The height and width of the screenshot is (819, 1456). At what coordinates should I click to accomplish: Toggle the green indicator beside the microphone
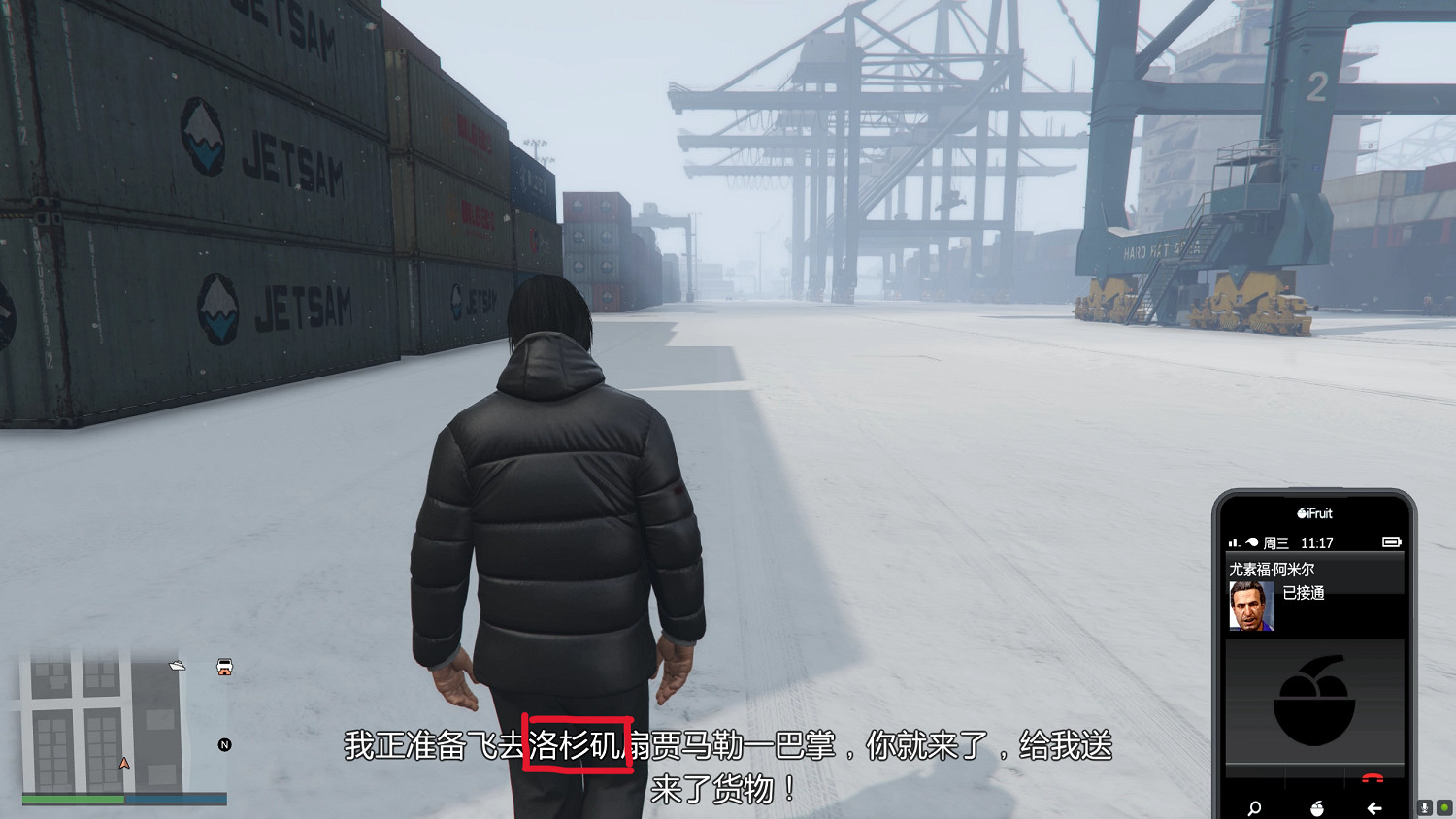tap(1446, 807)
